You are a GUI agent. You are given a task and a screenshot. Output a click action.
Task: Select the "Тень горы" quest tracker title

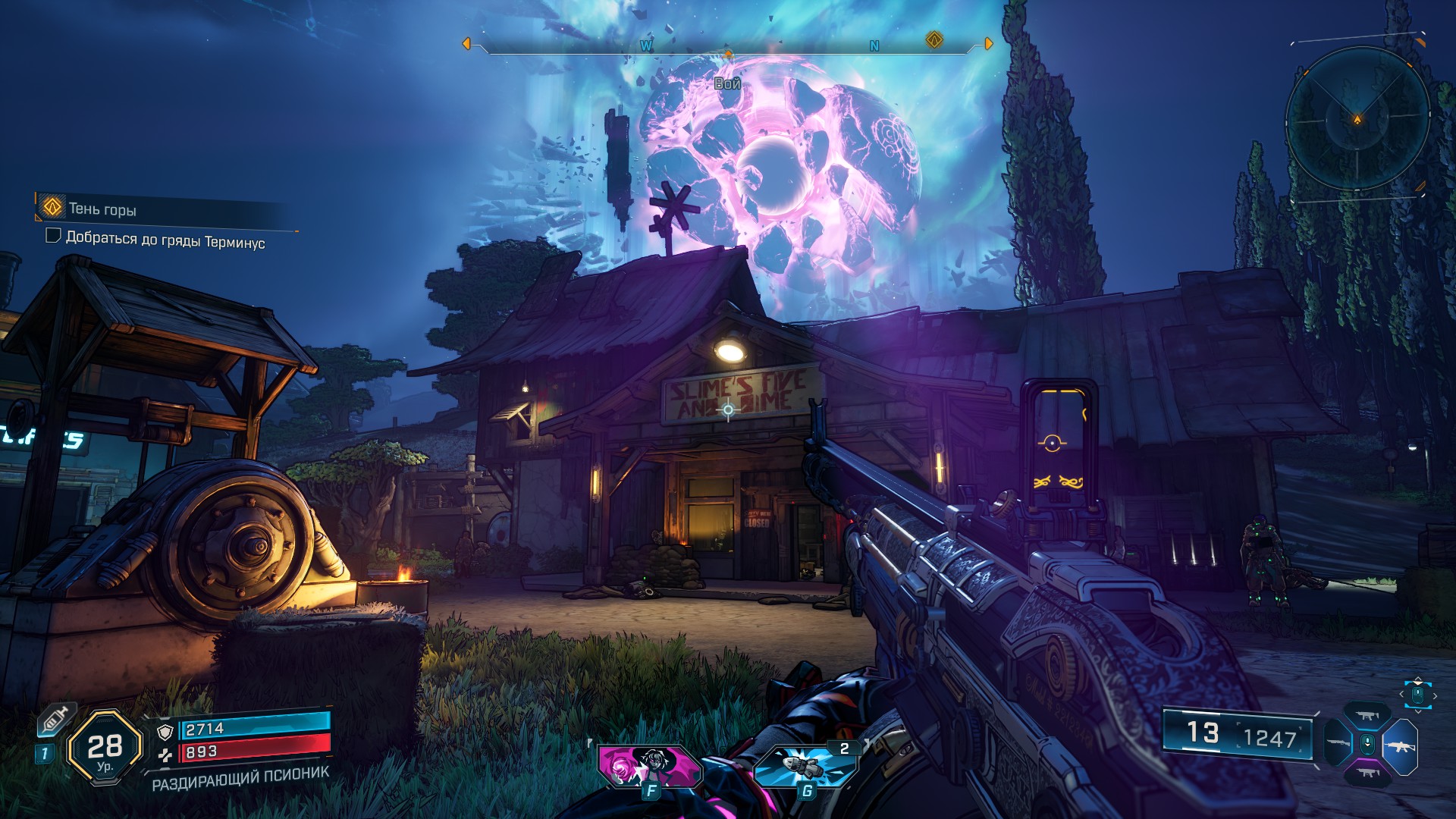click(102, 209)
